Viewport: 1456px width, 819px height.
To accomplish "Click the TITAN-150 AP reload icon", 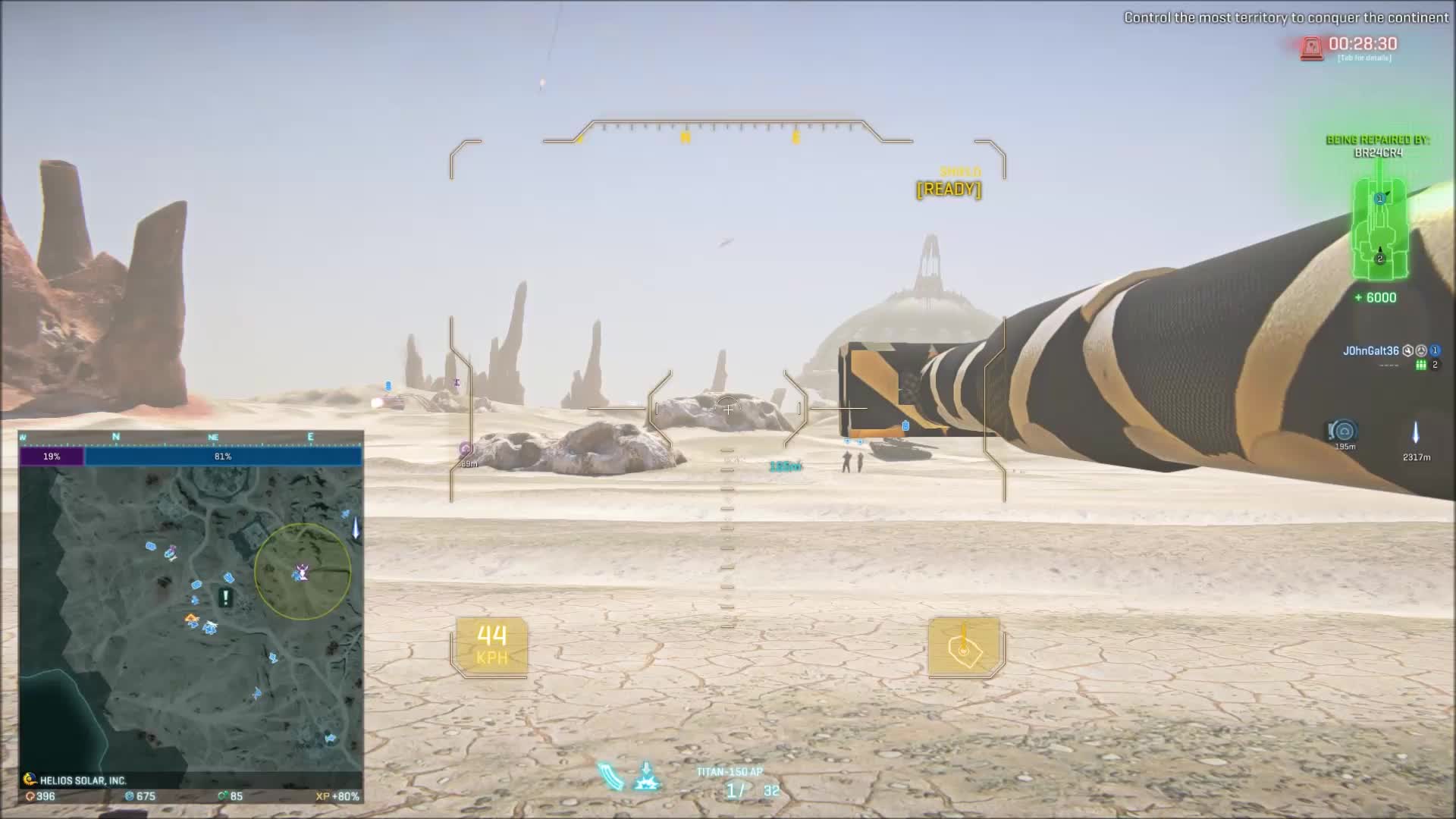I will coord(612,777).
